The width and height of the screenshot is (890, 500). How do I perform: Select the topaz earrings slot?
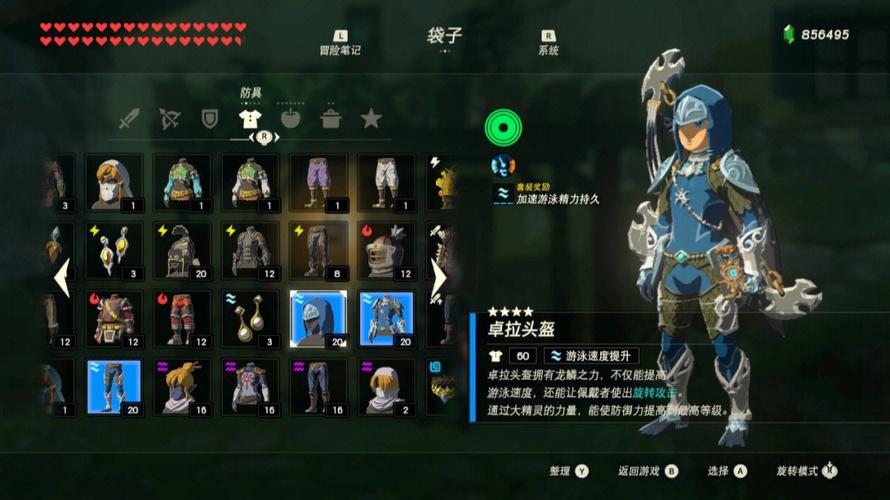(113, 249)
